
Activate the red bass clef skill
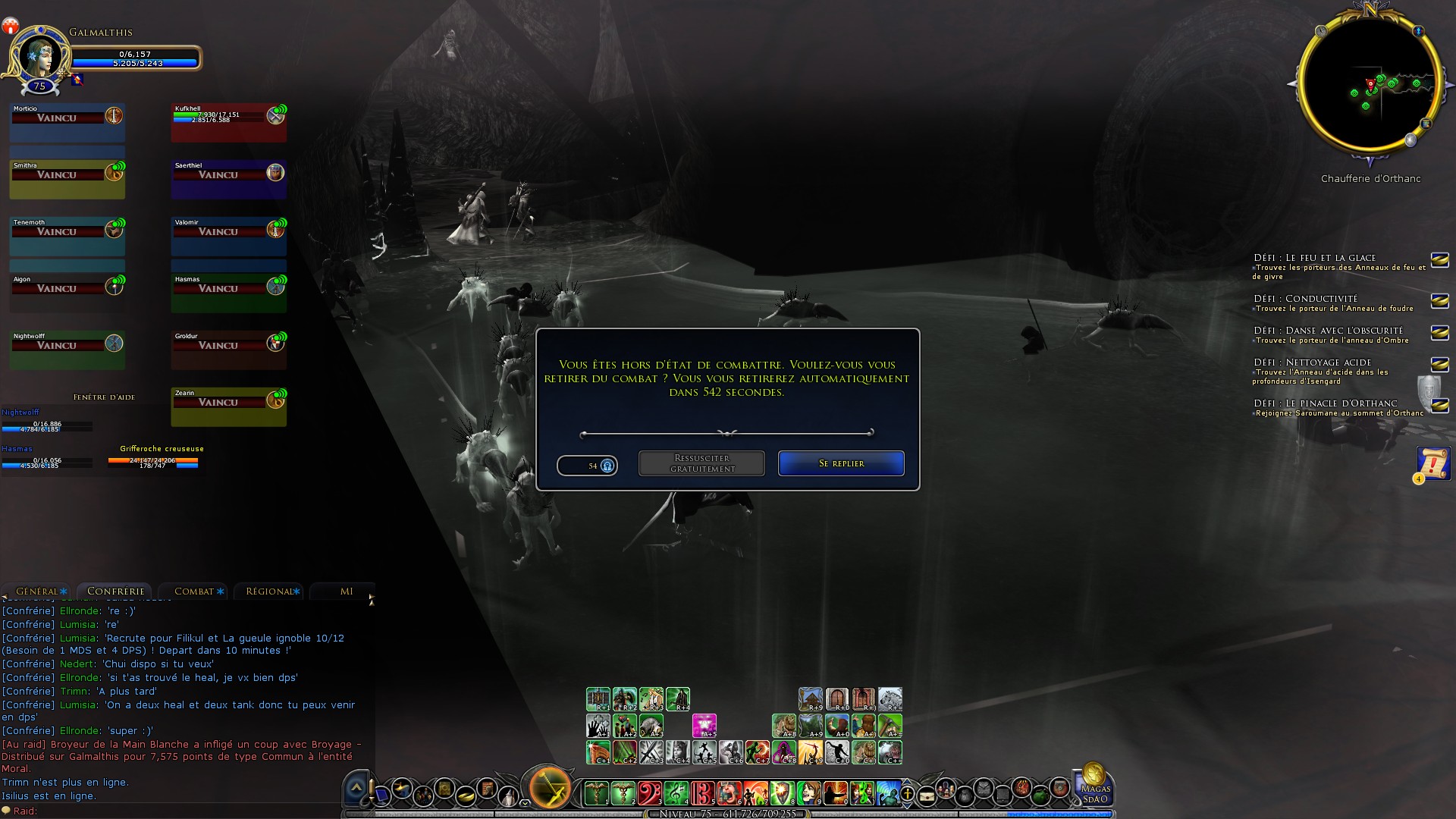pyautogui.click(x=649, y=793)
